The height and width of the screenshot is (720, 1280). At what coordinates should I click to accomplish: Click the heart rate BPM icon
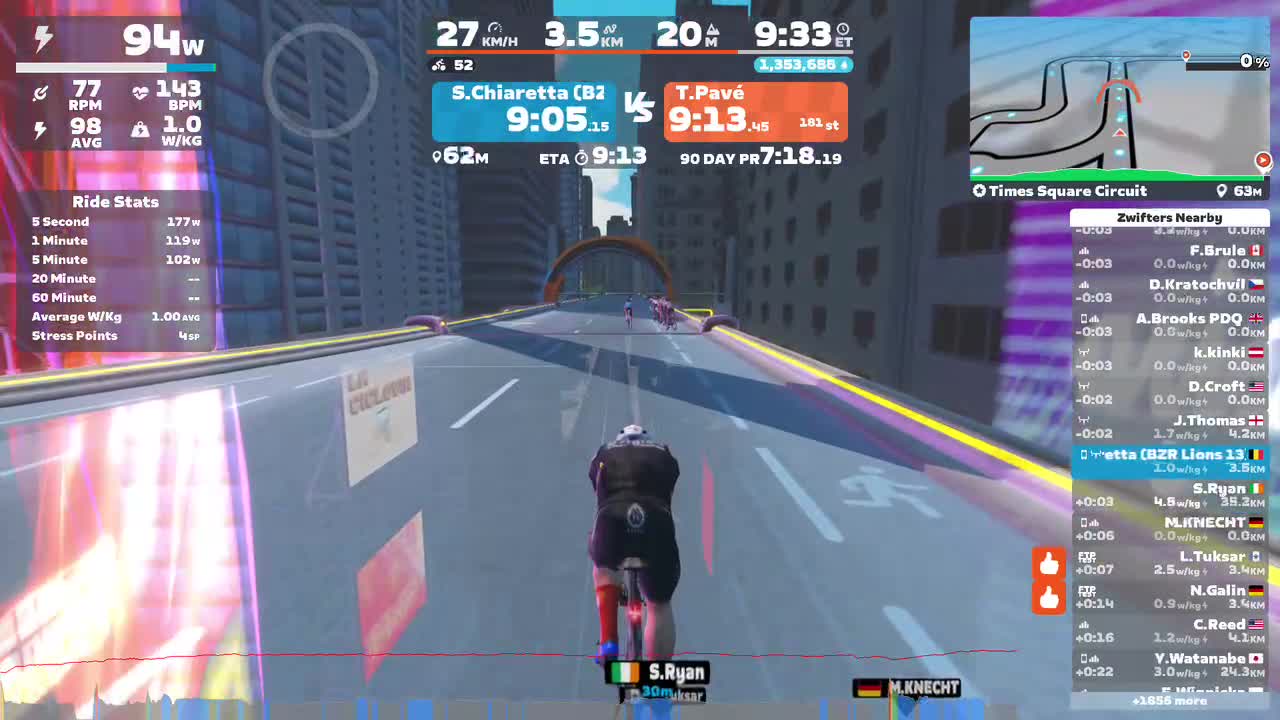click(140, 91)
